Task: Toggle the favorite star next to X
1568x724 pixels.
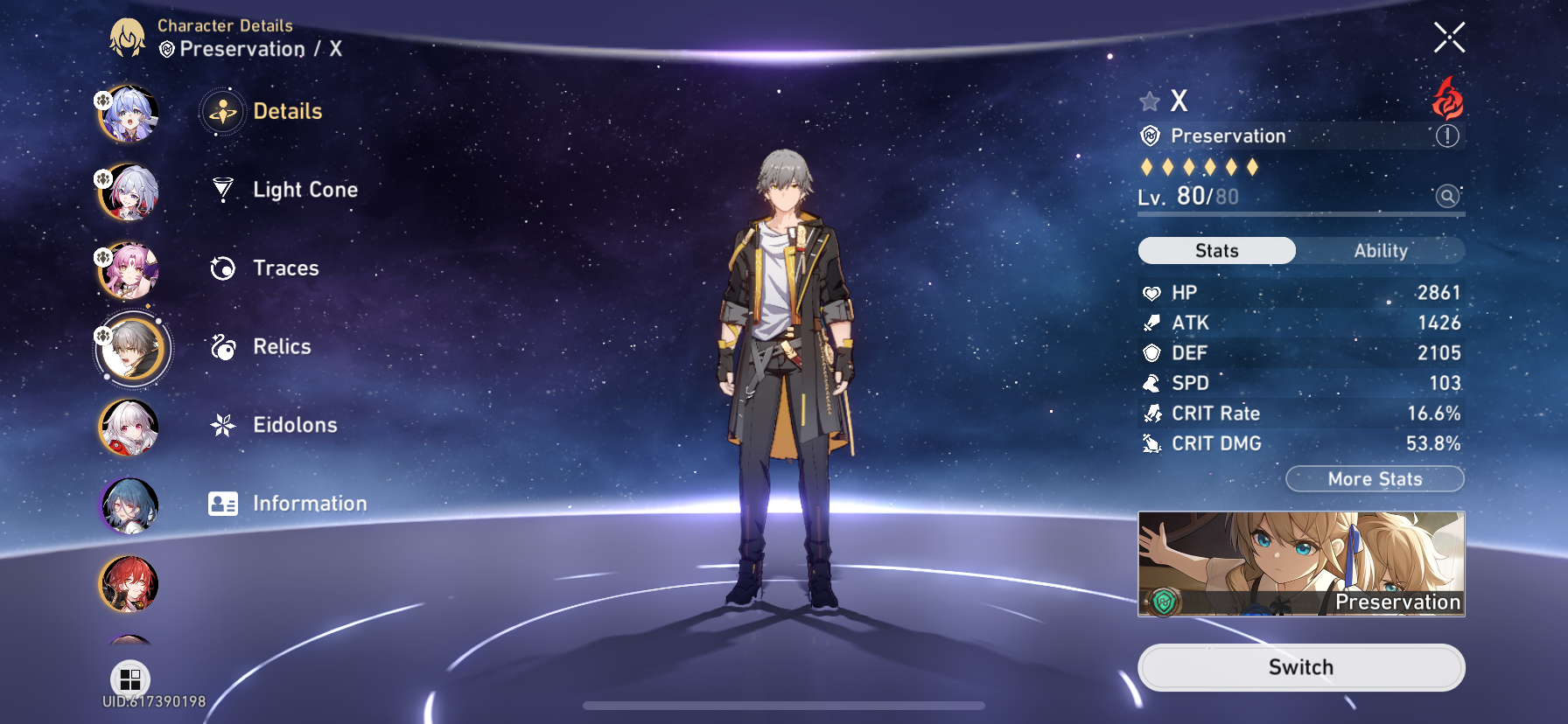Action: pyautogui.click(x=1149, y=101)
